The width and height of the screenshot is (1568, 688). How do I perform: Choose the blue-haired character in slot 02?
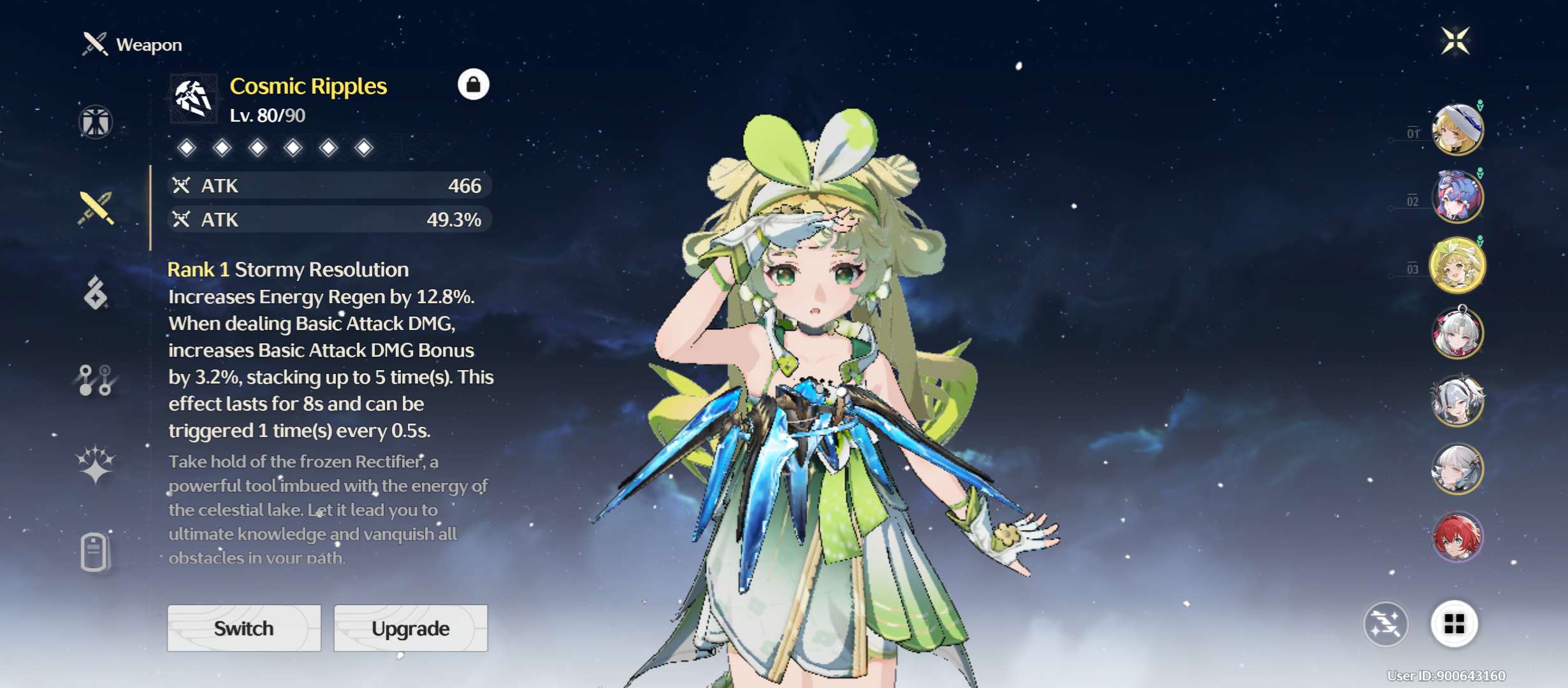1457,197
